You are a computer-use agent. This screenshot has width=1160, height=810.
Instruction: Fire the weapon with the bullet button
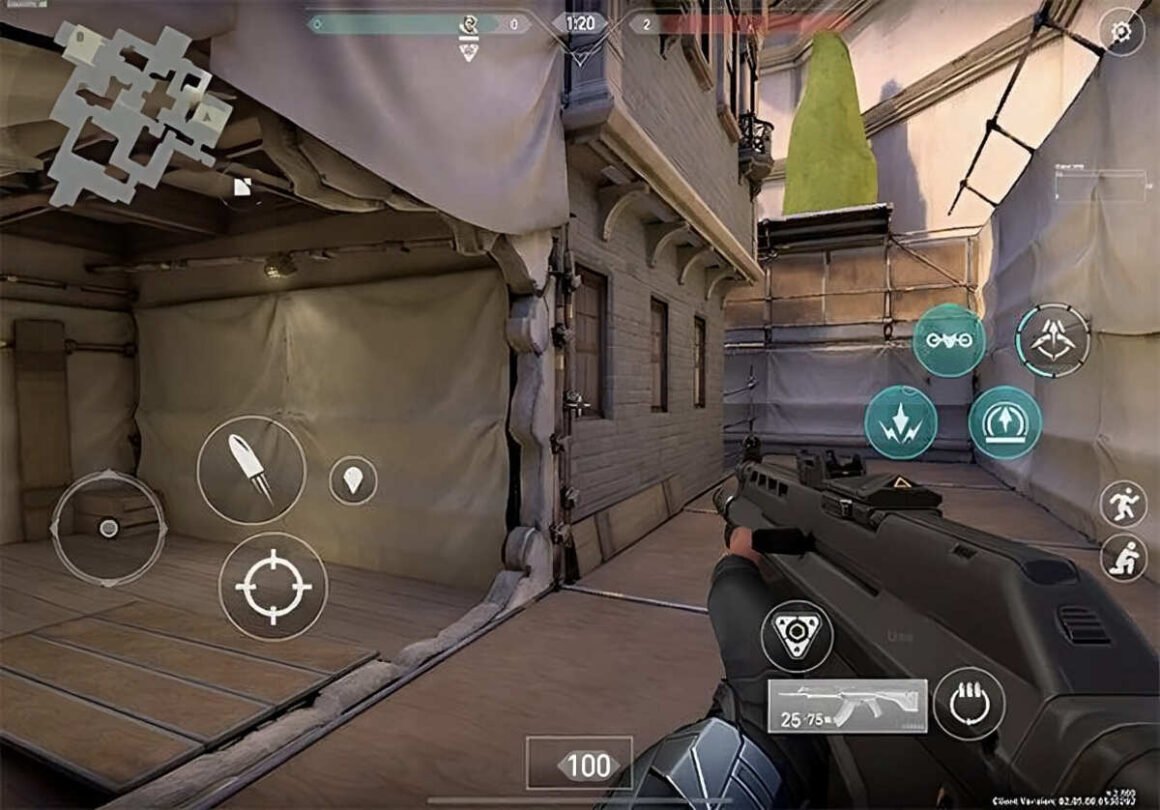pos(251,470)
